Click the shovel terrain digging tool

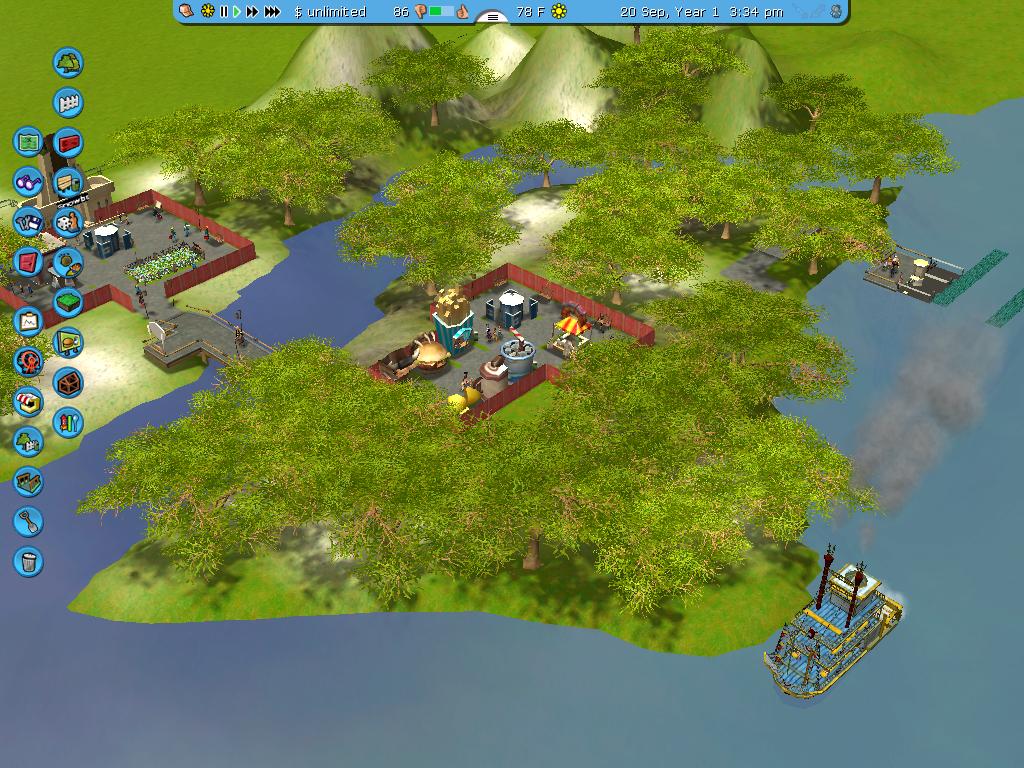28,521
